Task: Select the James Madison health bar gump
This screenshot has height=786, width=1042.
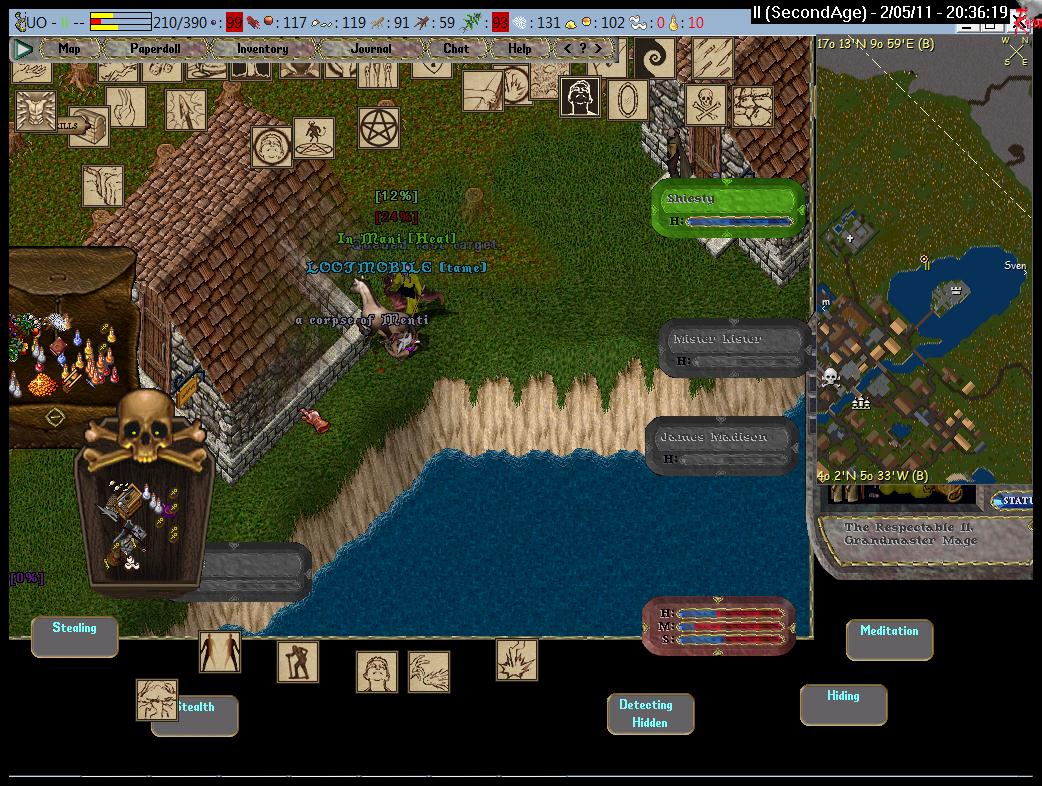Action: click(x=722, y=446)
